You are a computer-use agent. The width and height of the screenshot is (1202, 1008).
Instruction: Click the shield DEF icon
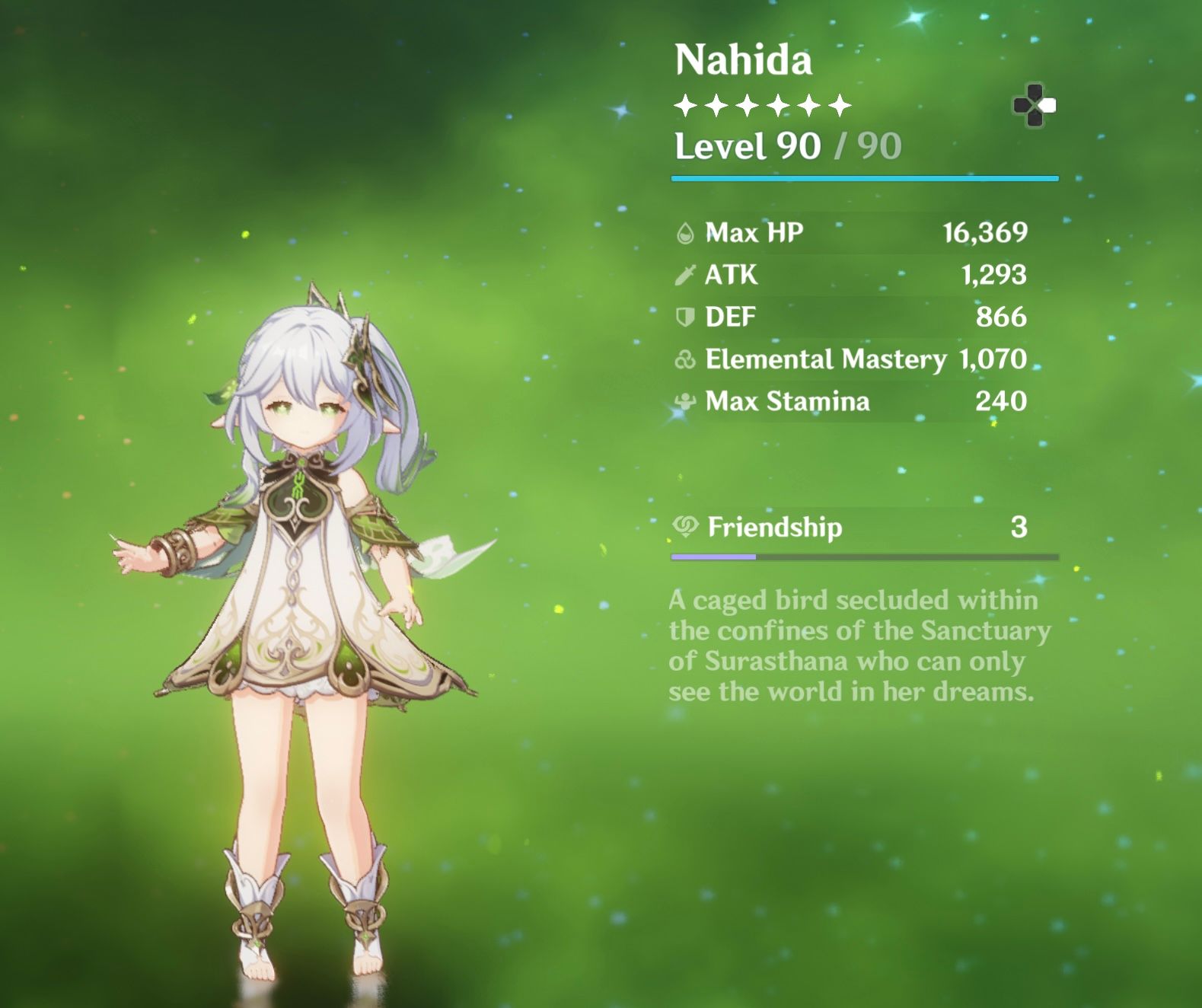684,317
